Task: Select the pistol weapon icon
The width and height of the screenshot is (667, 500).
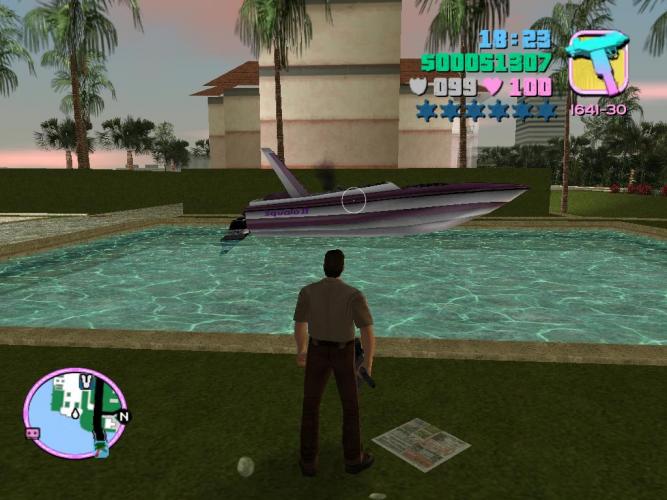Action: 597,62
